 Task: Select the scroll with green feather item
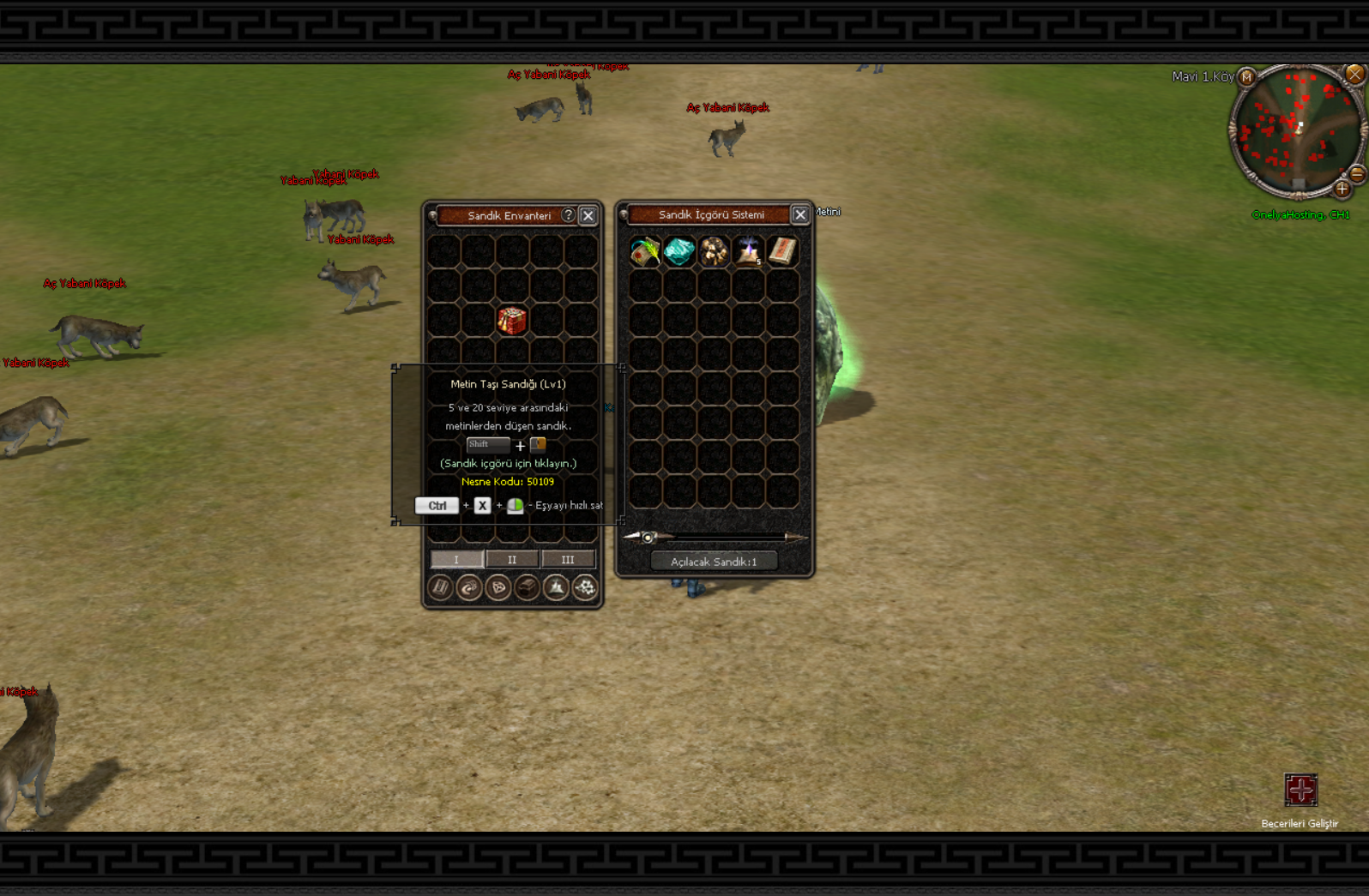coord(645,252)
